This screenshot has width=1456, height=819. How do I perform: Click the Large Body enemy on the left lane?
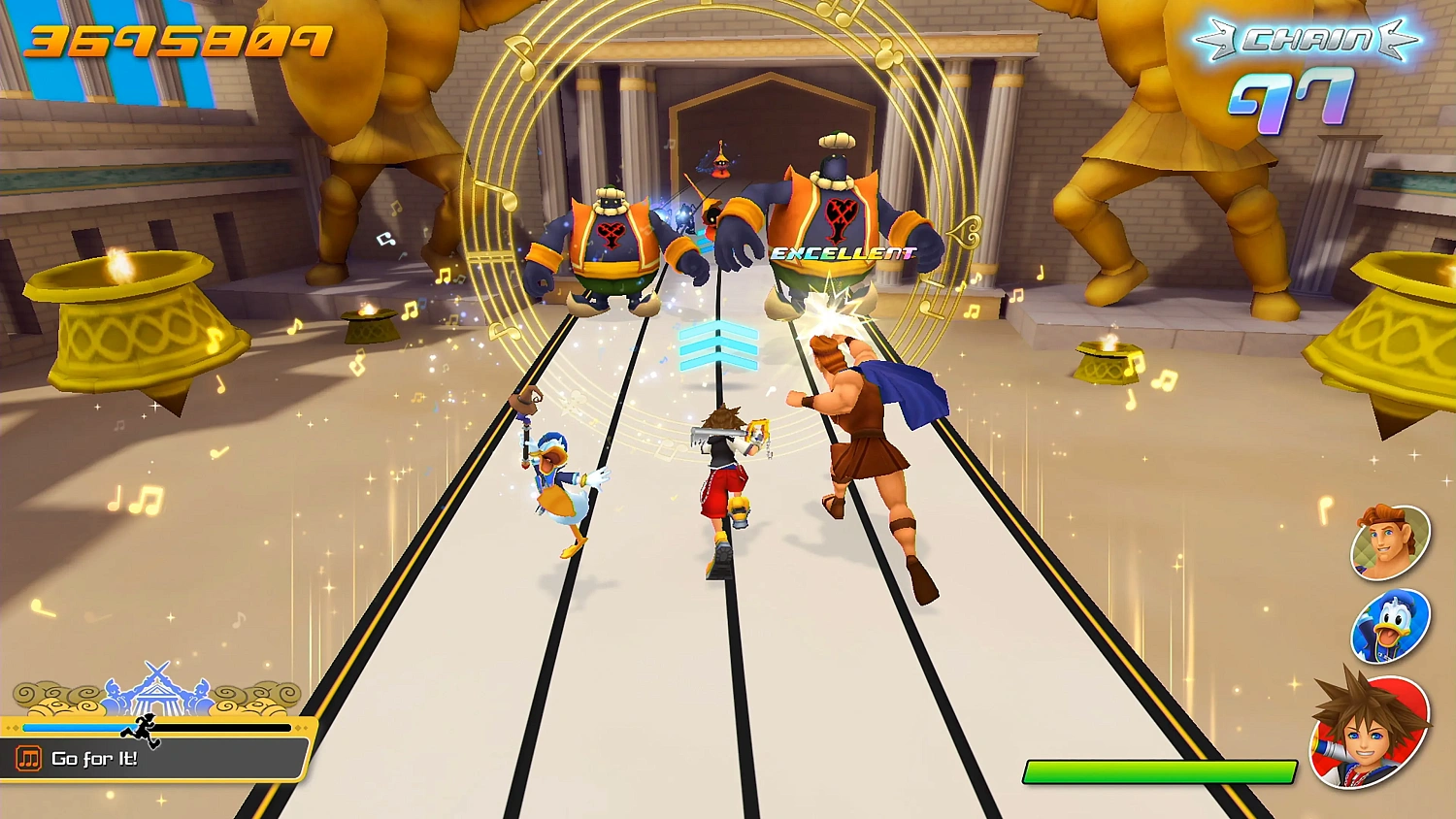[612, 243]
